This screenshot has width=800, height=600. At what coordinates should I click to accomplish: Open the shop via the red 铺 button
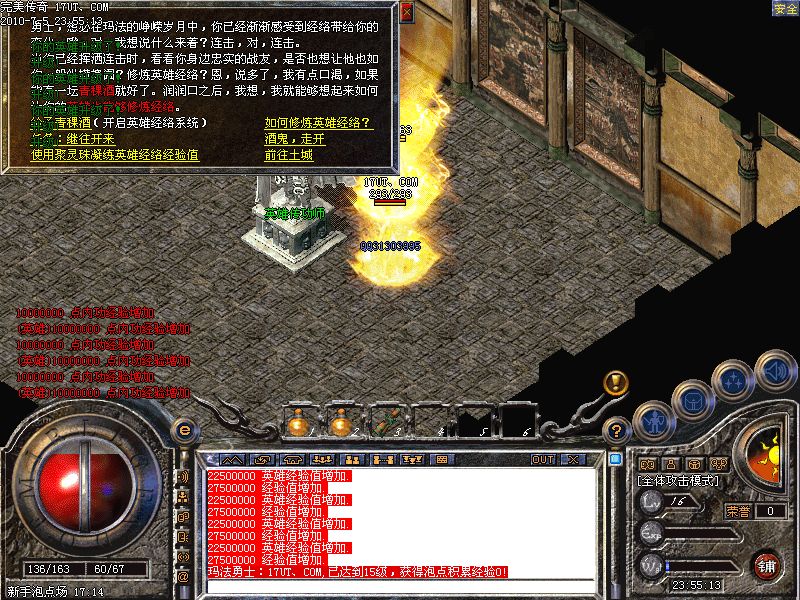pyautogui.click(x=766, y=564)
